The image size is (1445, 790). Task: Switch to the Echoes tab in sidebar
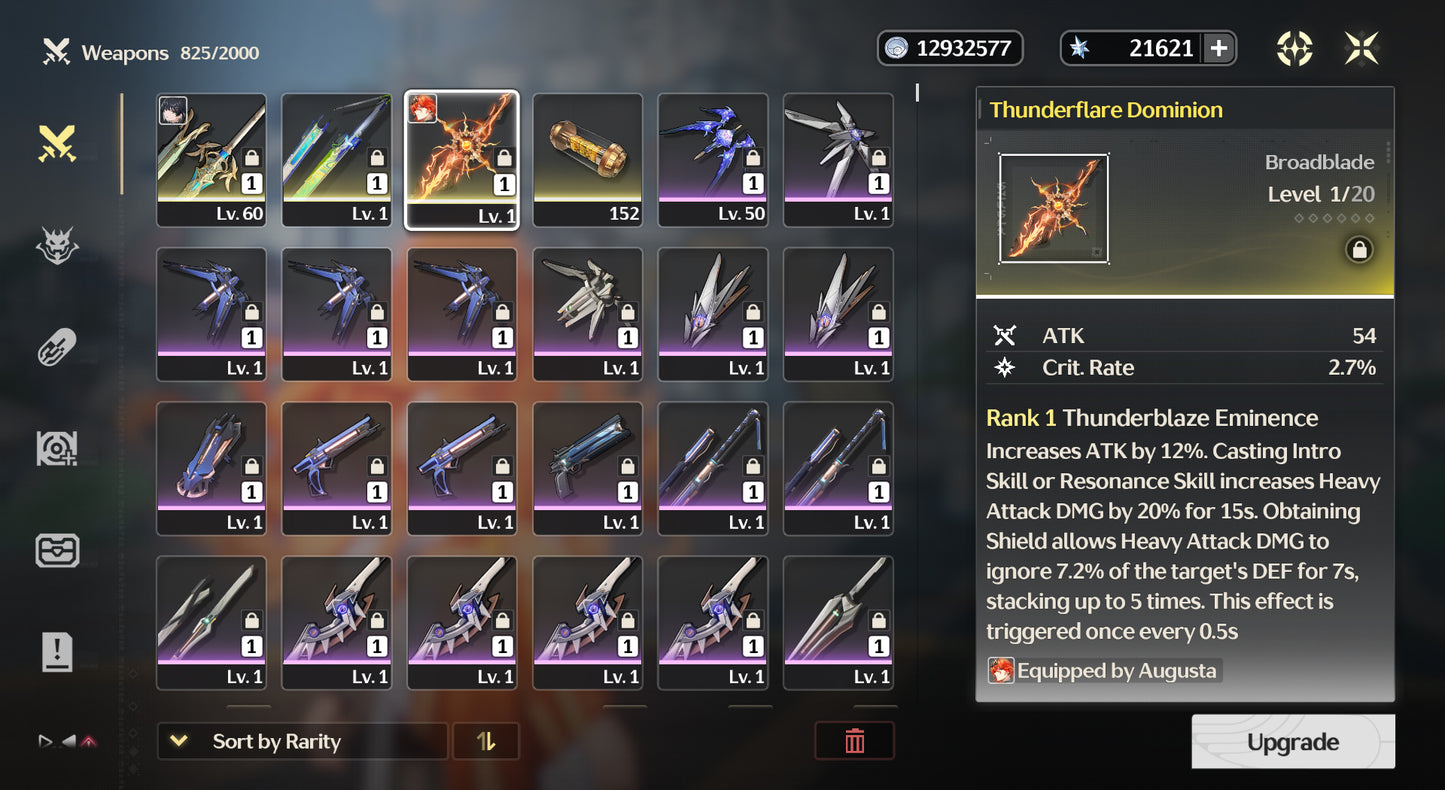pyautogui.click(x=57, y=243)
